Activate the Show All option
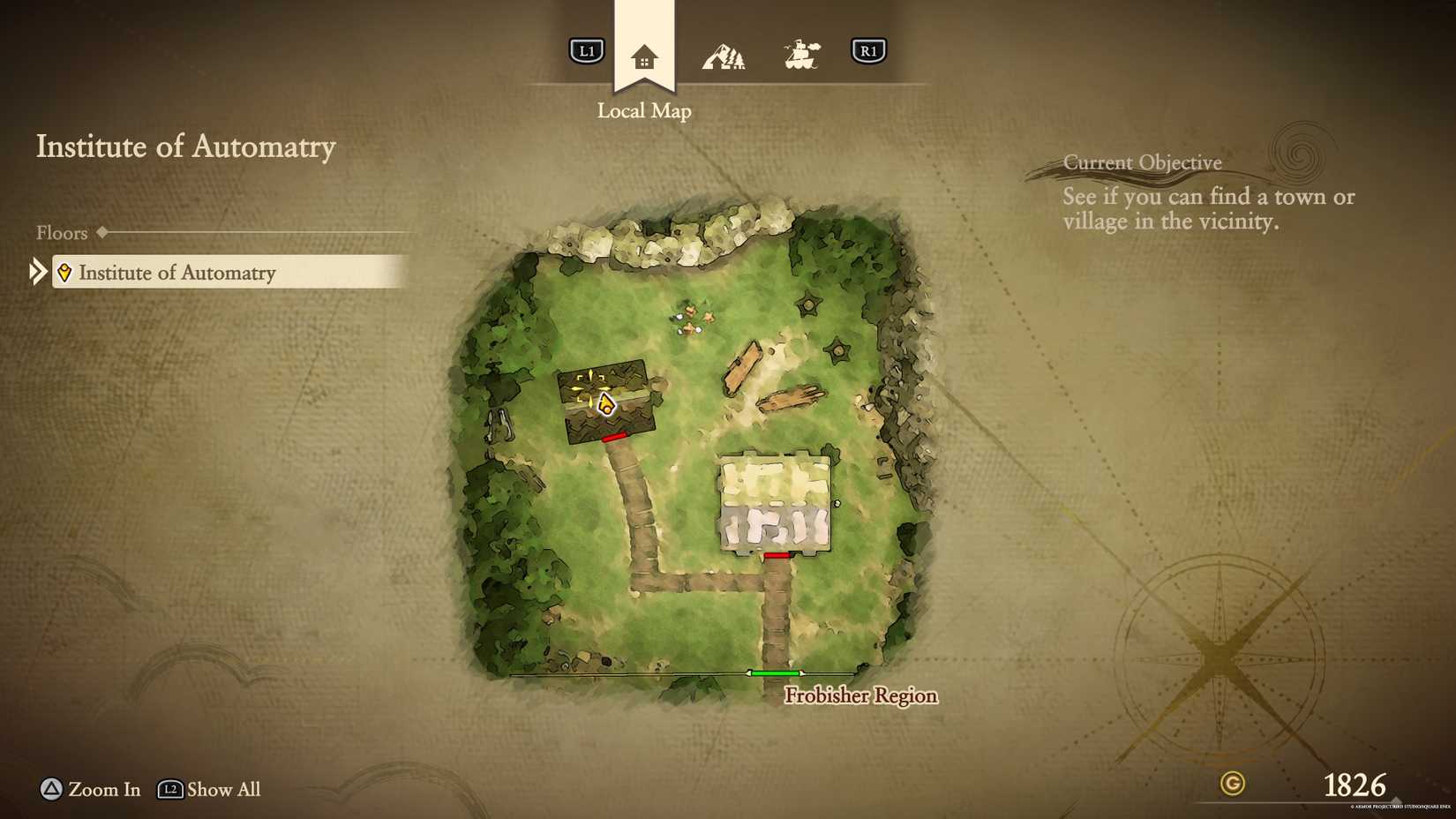The width and height of the screenshot is (1456, 819). [x=210, y=789]
